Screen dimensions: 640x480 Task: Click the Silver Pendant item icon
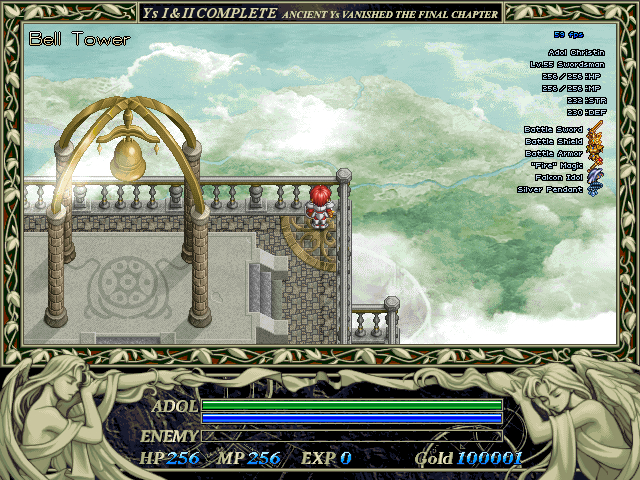594,190
